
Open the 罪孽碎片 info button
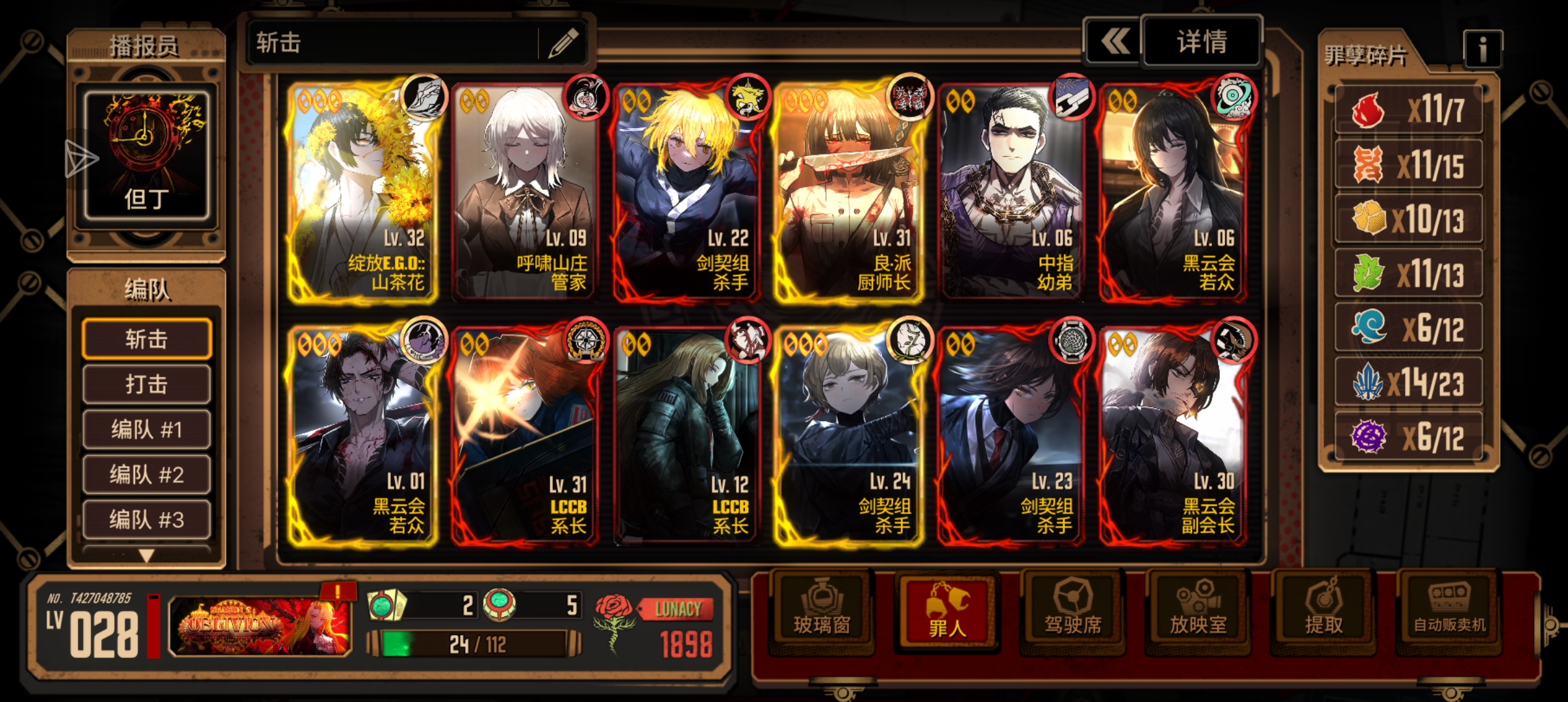[1482, 49]
